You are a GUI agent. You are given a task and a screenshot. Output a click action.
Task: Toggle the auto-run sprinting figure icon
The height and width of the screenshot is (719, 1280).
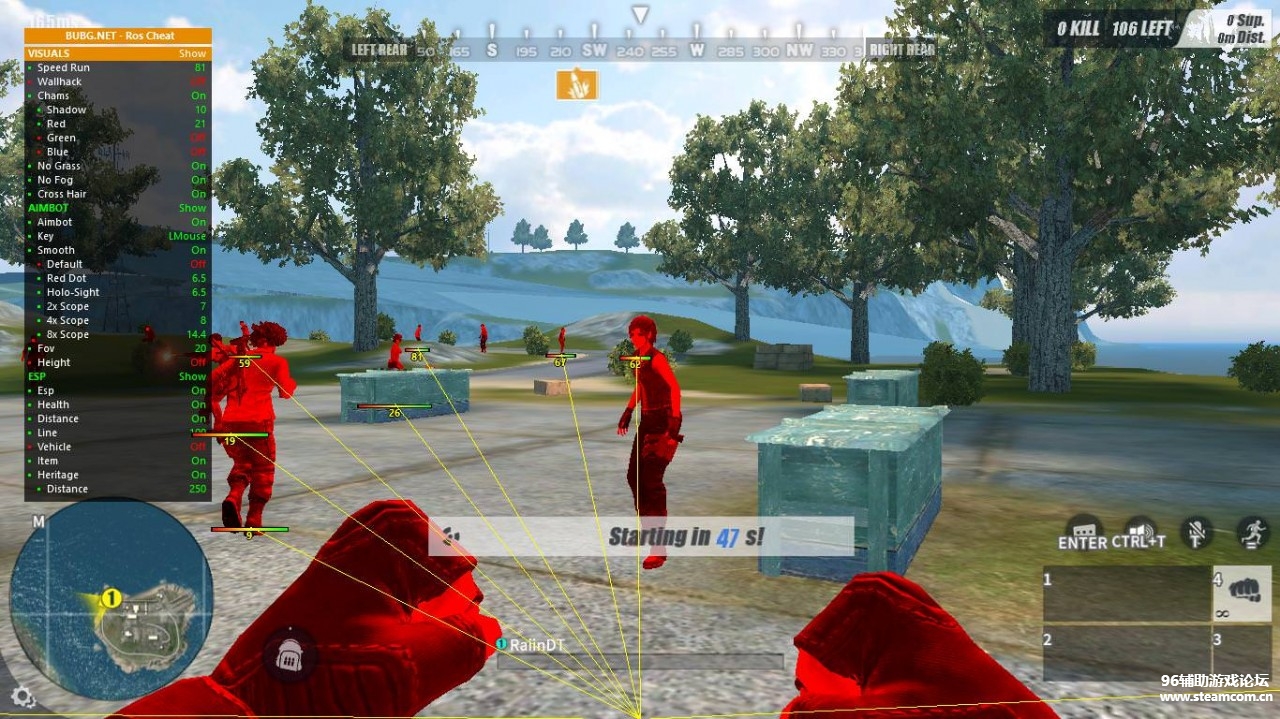(x=1252, y=531)
